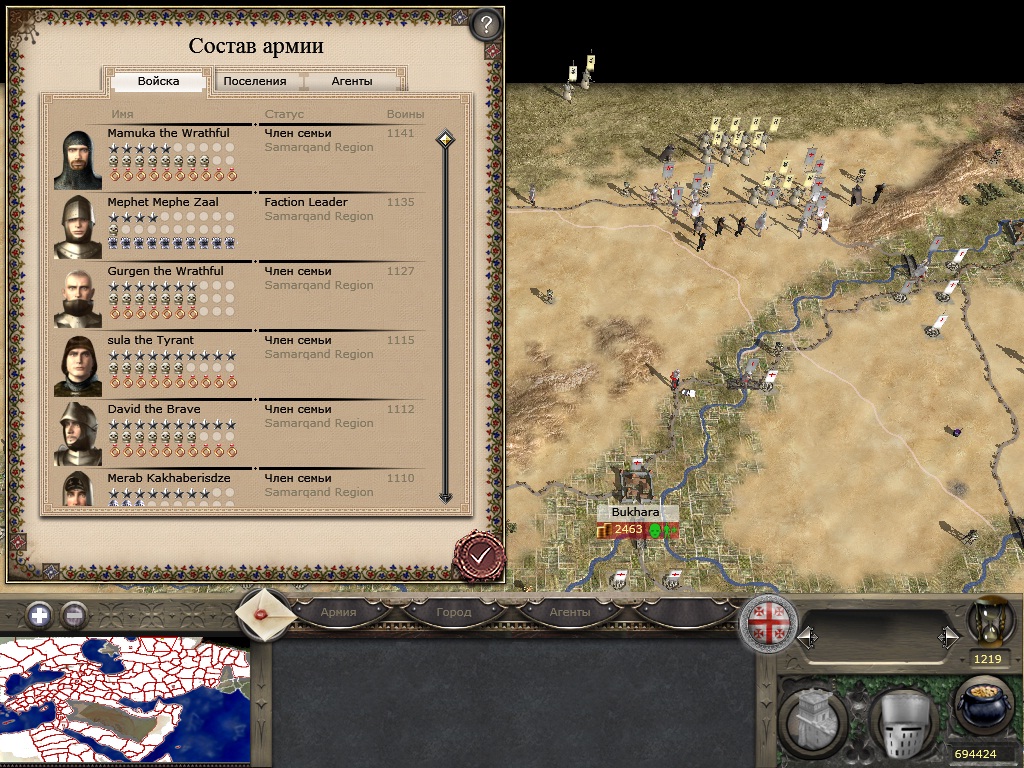
Task: Select David the Brave's army row
Action: (240, 433)
